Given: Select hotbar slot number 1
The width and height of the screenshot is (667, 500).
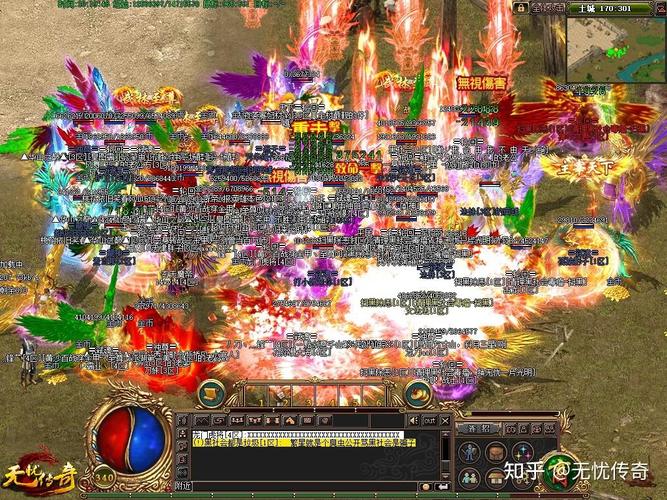Looking at the screenshot, I should point(259,394).
